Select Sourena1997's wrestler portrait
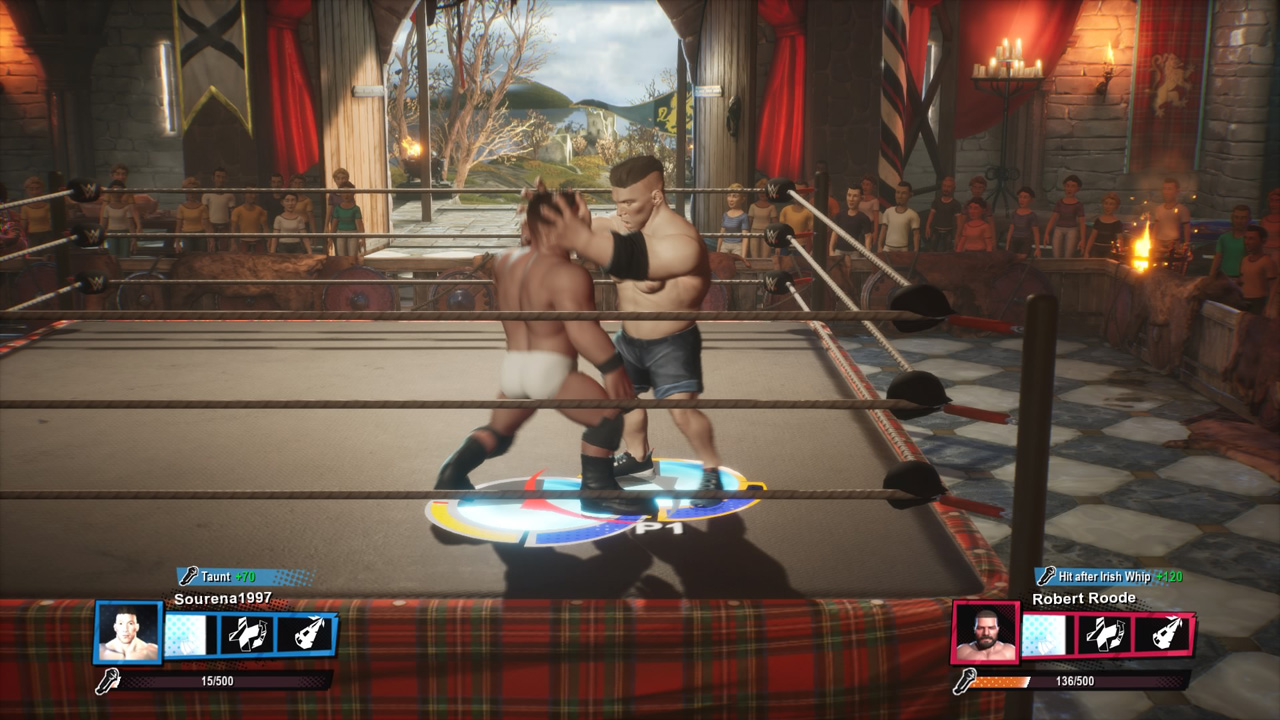 click(128, 633)
